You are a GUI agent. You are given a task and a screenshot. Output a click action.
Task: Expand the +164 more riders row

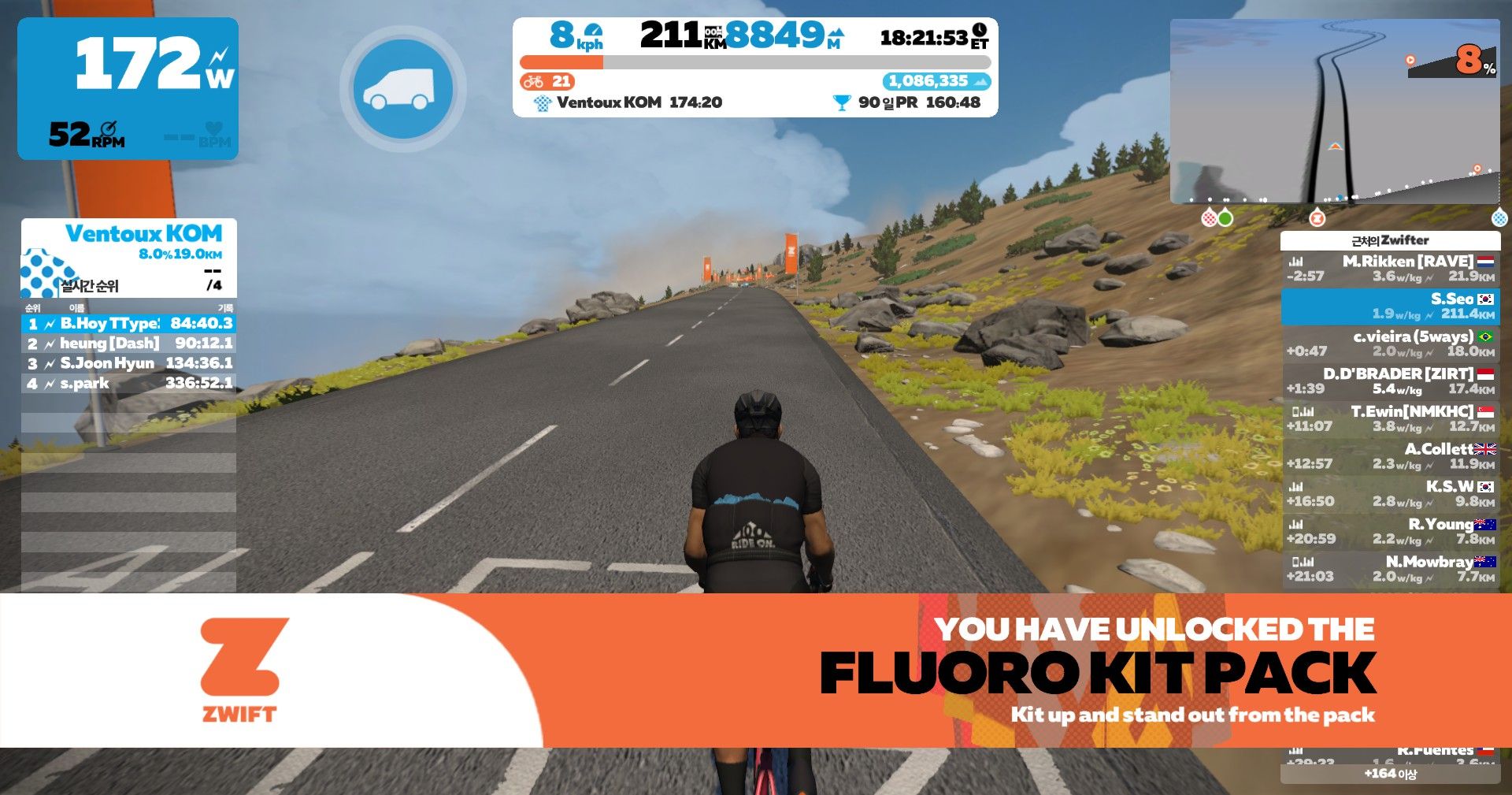pos(1390,774)
